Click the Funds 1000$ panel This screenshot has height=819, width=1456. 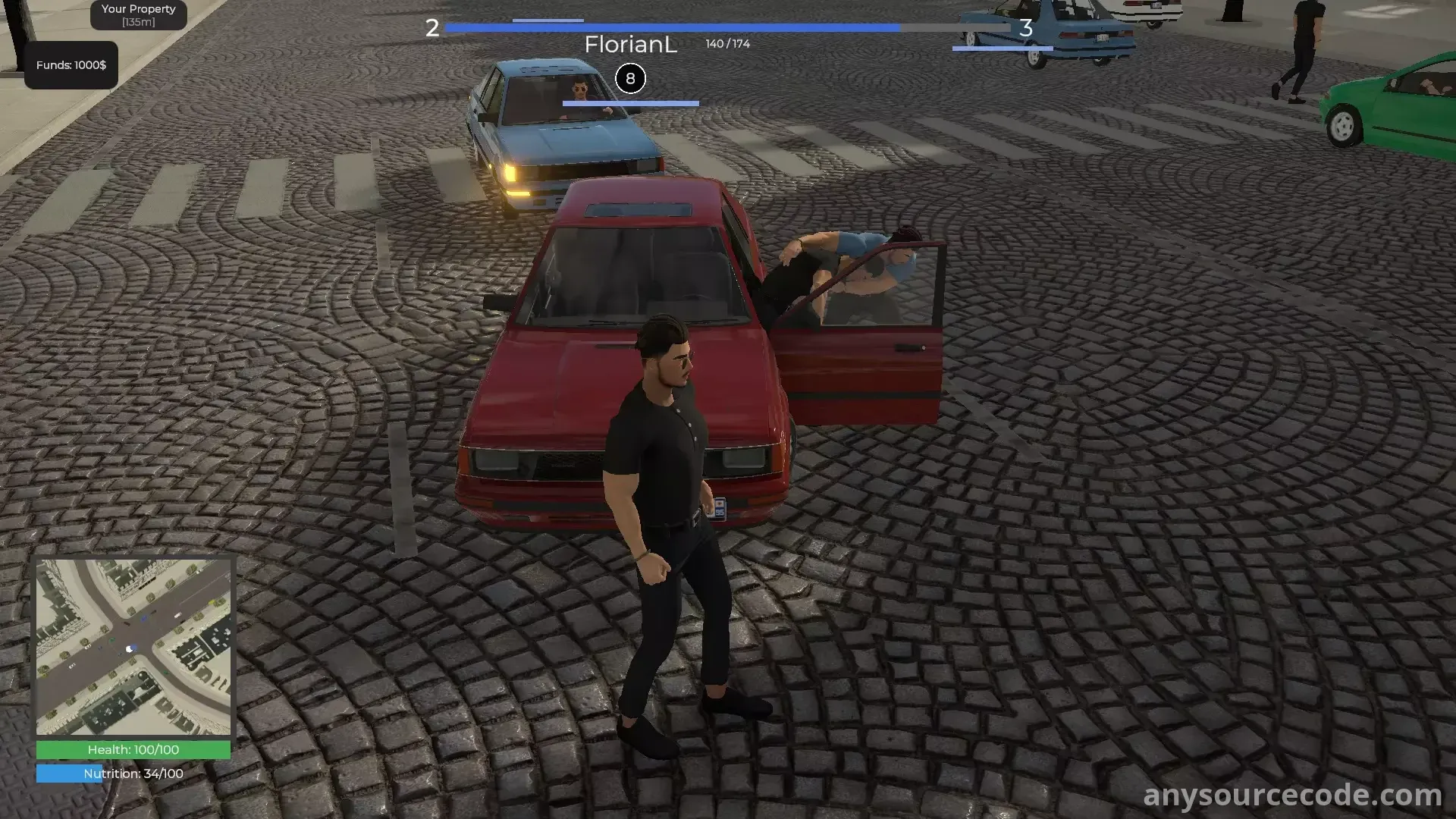point(71,65)
